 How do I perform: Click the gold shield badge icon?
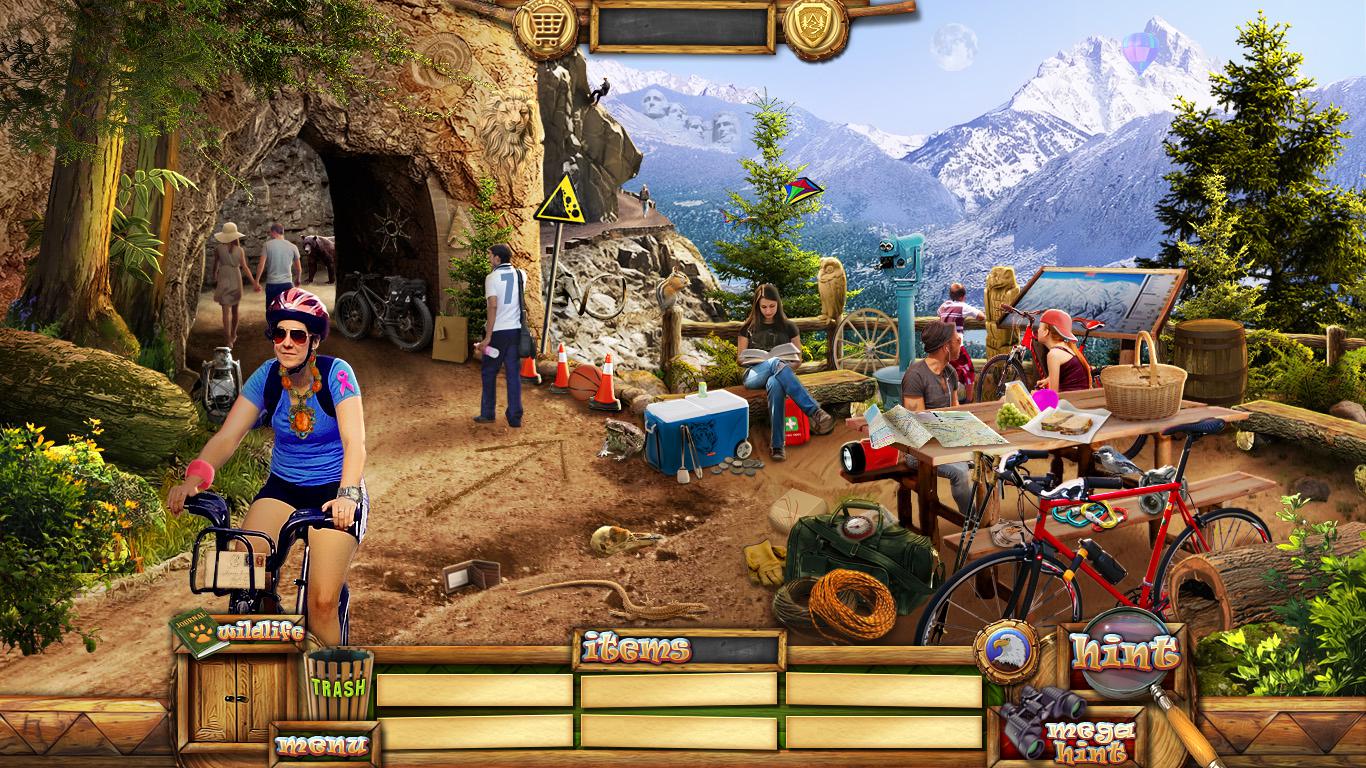(815, 25)
